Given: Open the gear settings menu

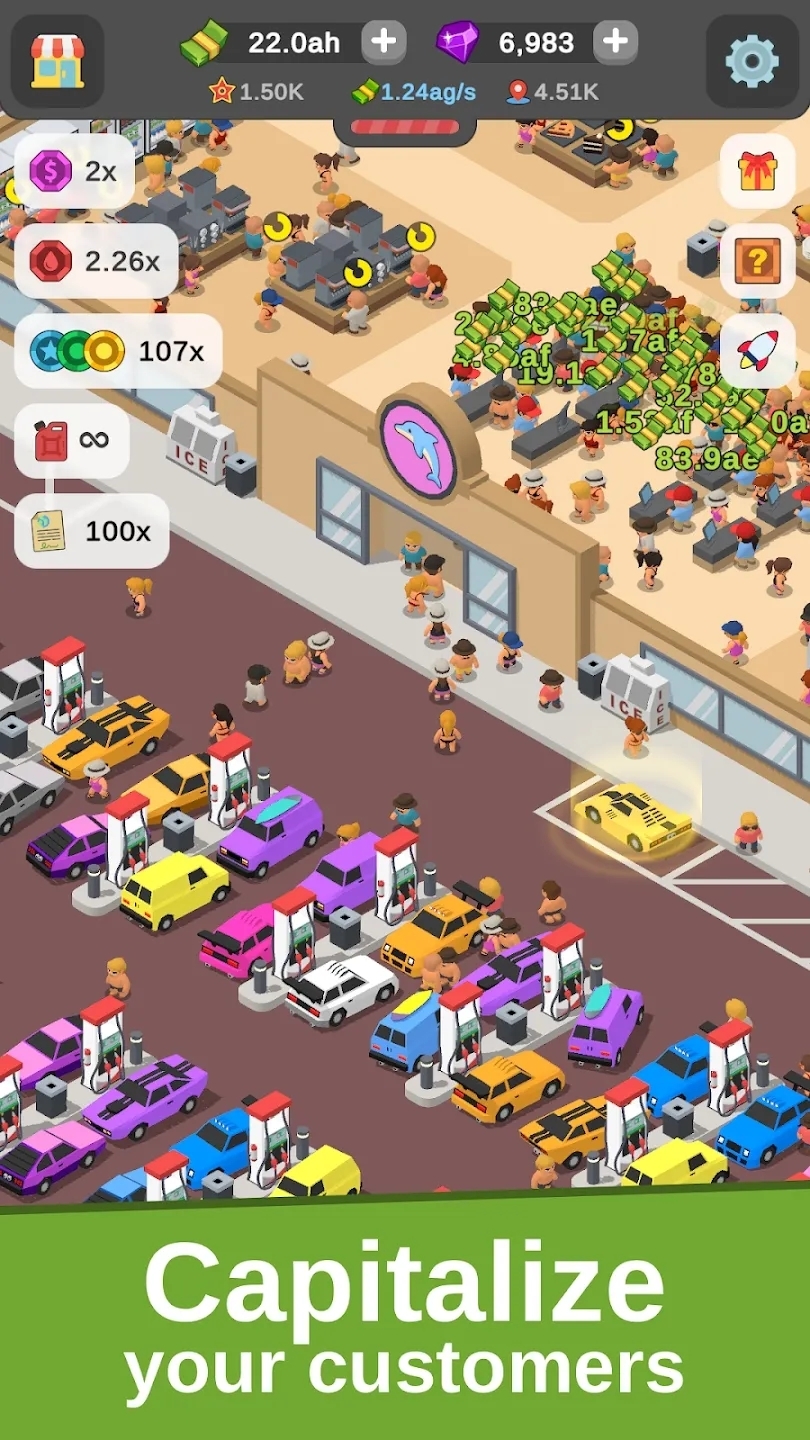Looking at the screenshot, I should tap(752, 61).
